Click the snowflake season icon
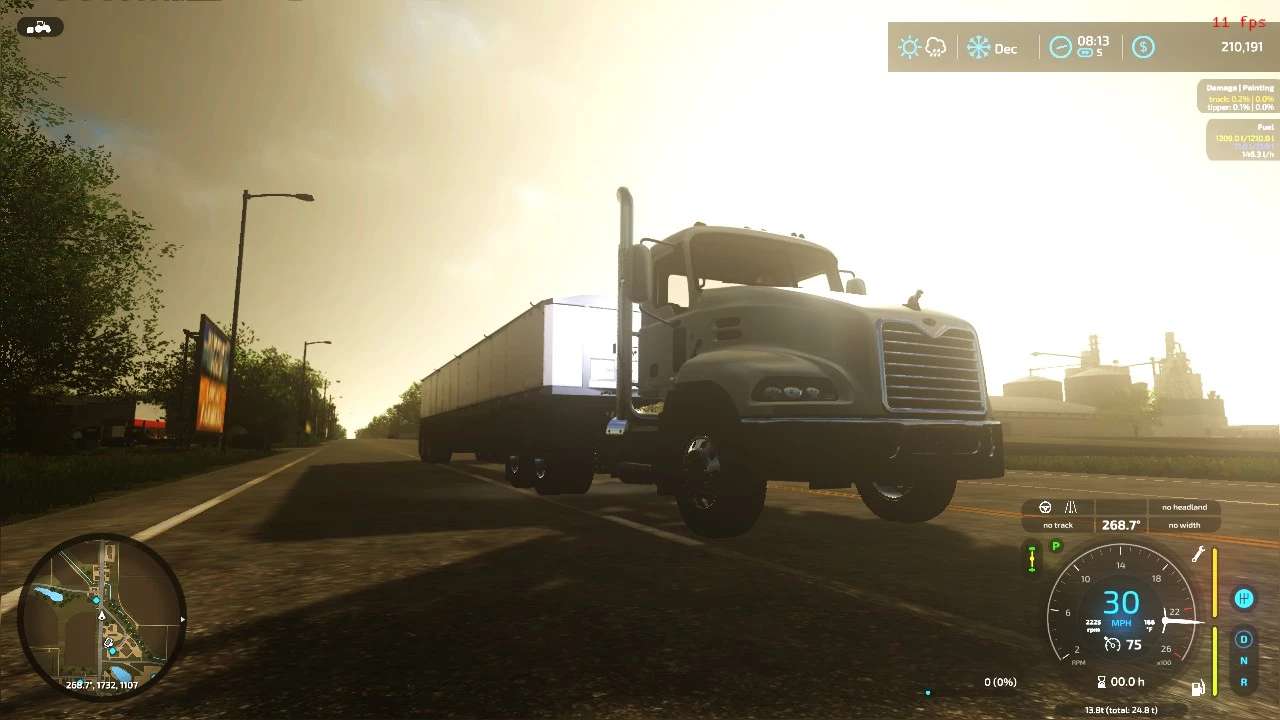 [978, 47]
